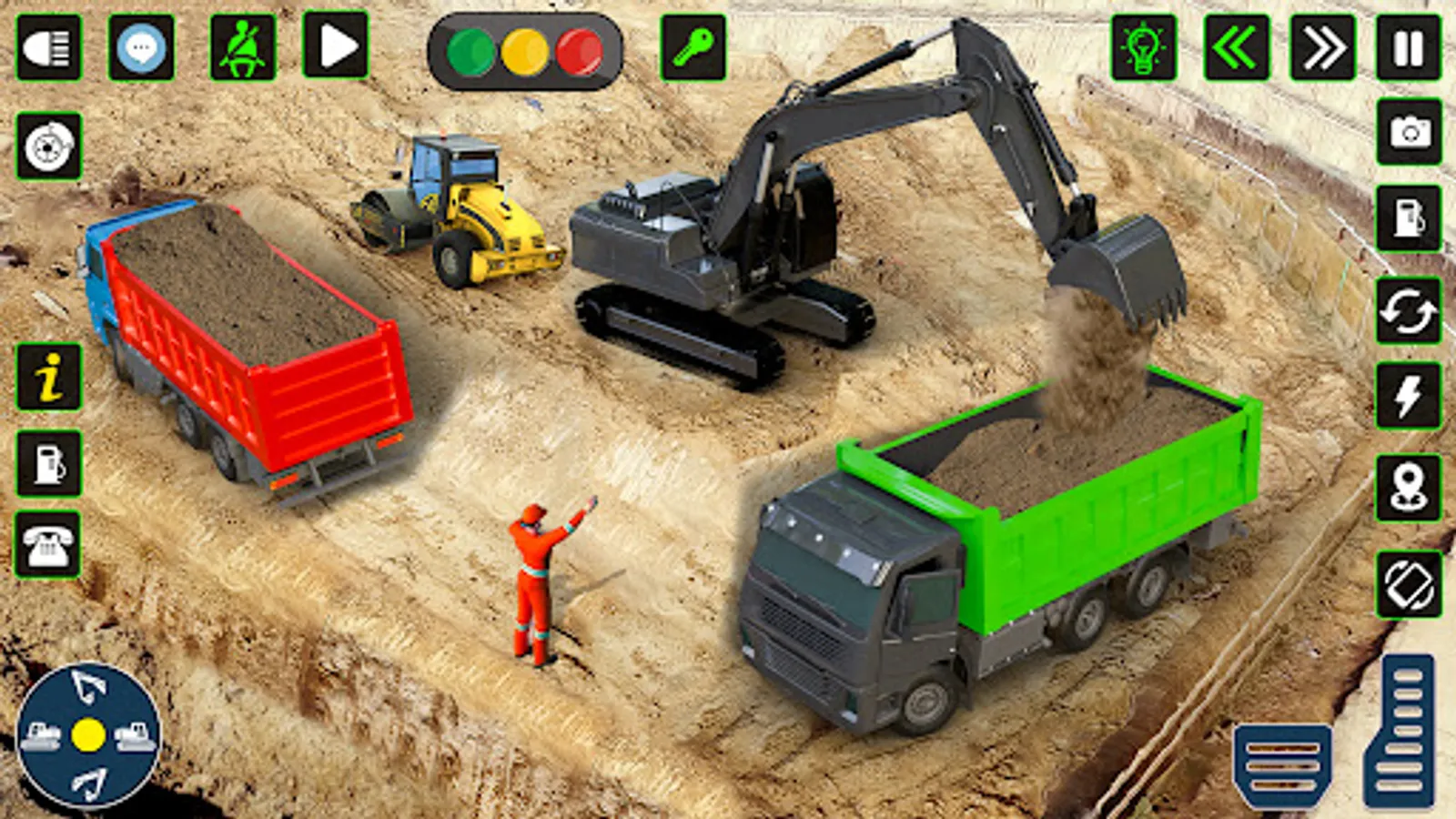1456x819 pixels.
Task: Toggle the red traffic light
Action: 573,53
